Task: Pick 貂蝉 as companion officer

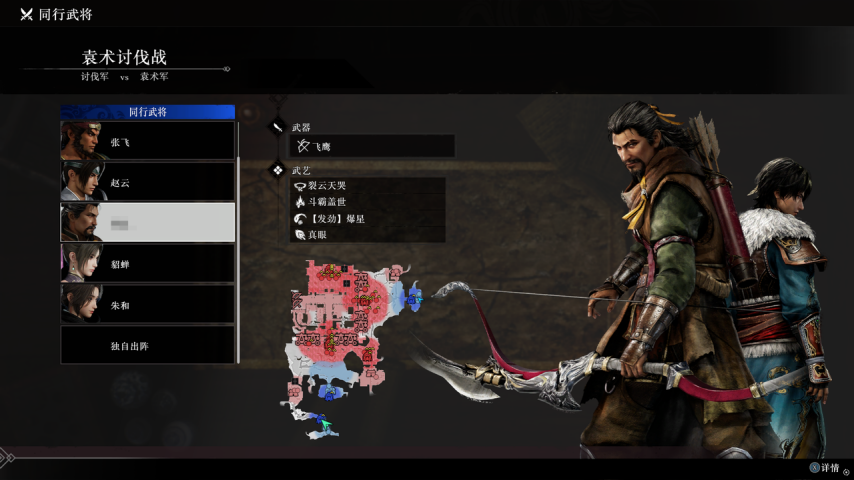Action: click(x=148, y=263)
